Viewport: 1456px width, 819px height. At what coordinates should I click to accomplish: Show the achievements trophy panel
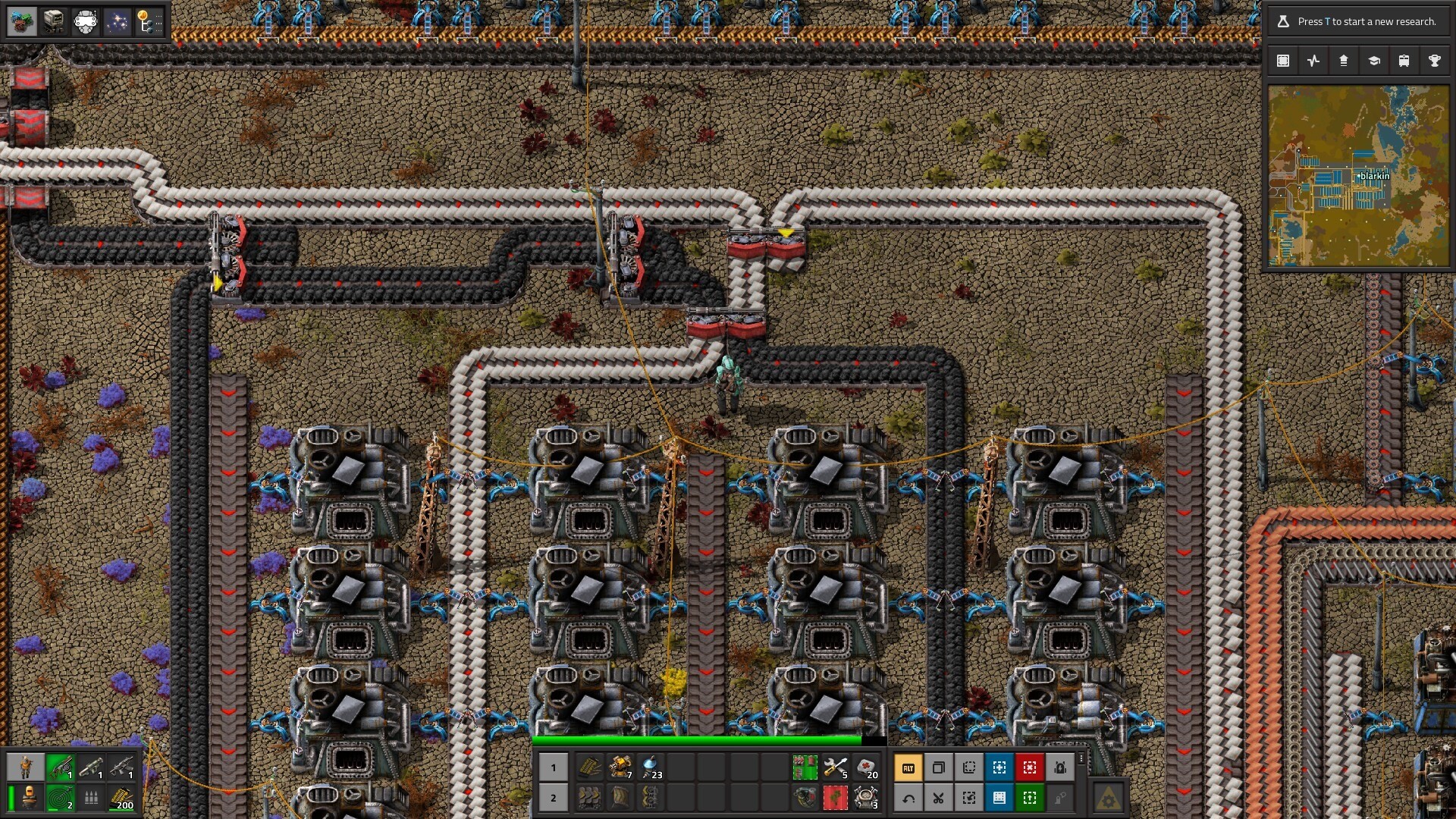[x=1435, y=61]
